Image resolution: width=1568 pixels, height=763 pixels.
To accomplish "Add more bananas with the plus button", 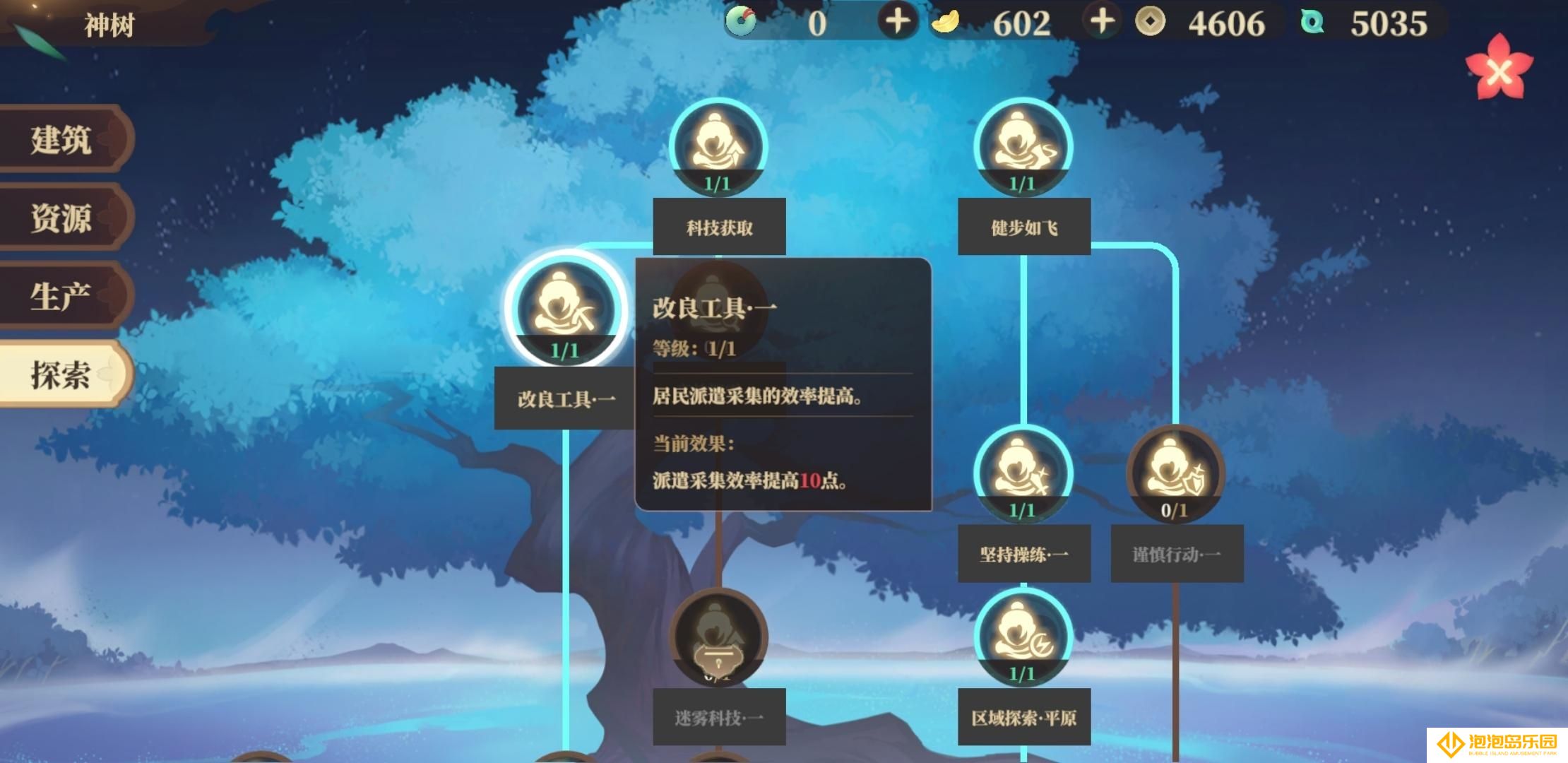I will (x=898, y=23).
